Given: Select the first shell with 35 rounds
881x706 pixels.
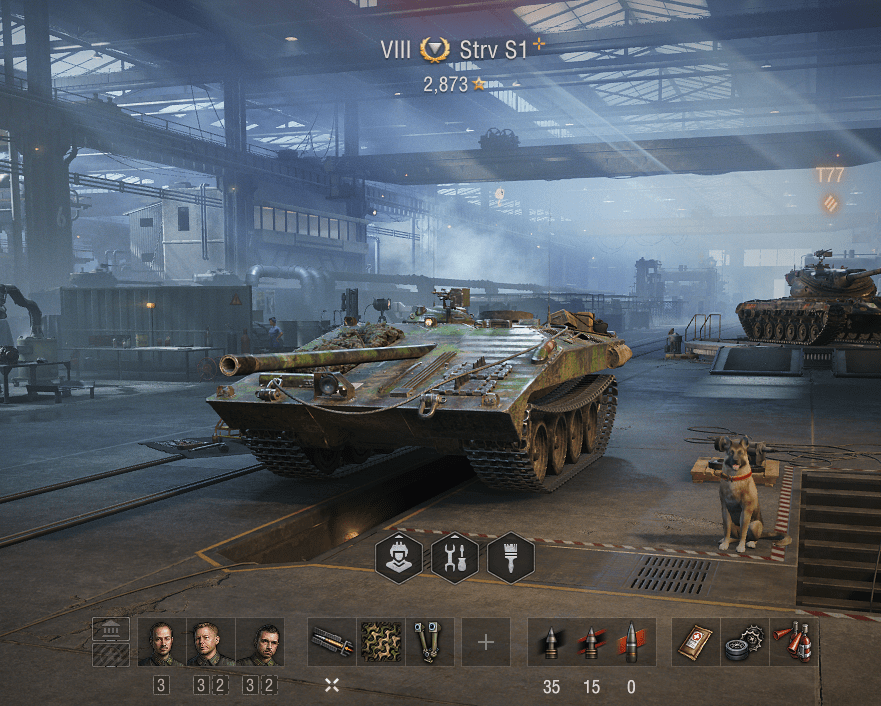Looking at the screenshot, I should pos(551,642).
